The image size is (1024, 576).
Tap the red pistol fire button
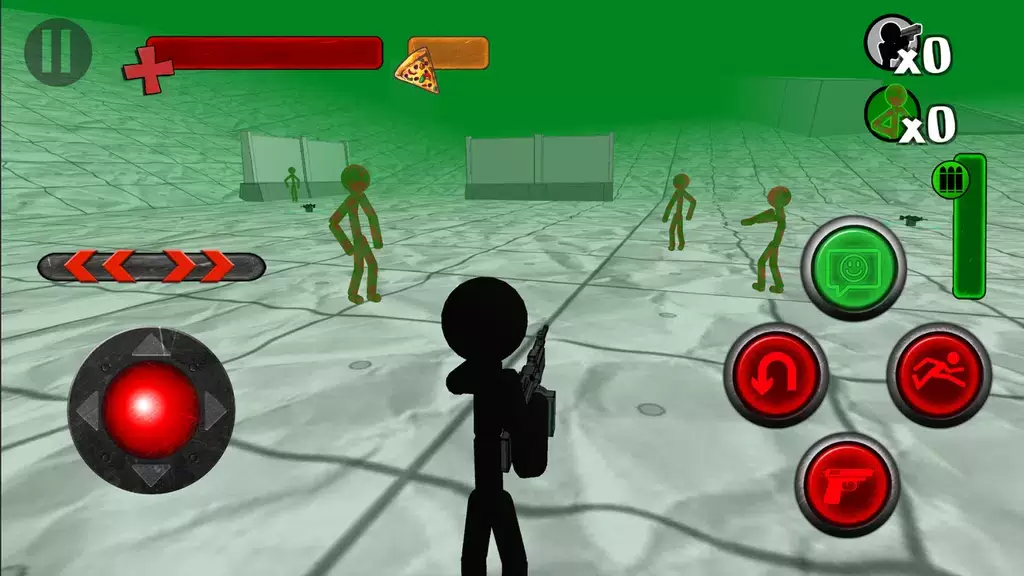coord(847,485)
